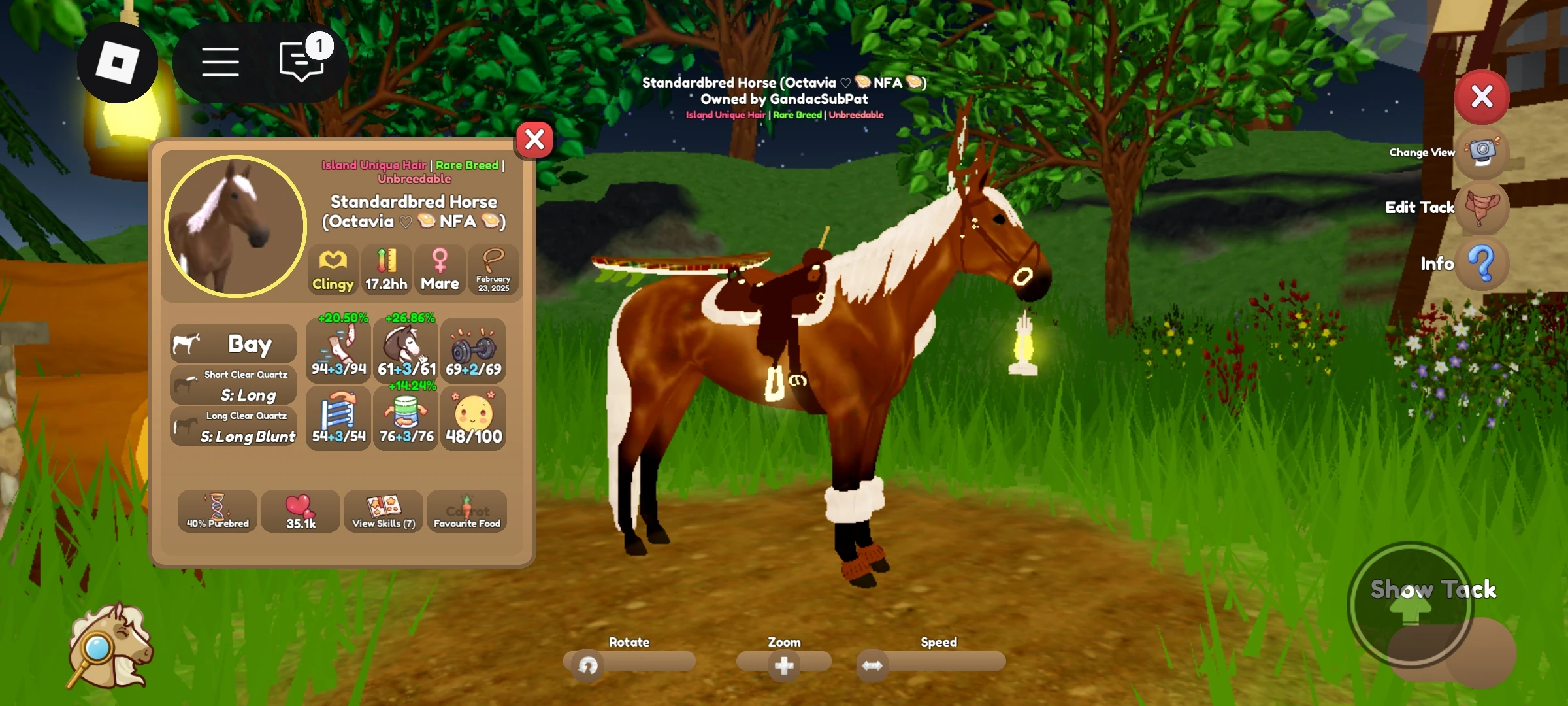Click the 40% Purebred DNA icon

(218, 511)
